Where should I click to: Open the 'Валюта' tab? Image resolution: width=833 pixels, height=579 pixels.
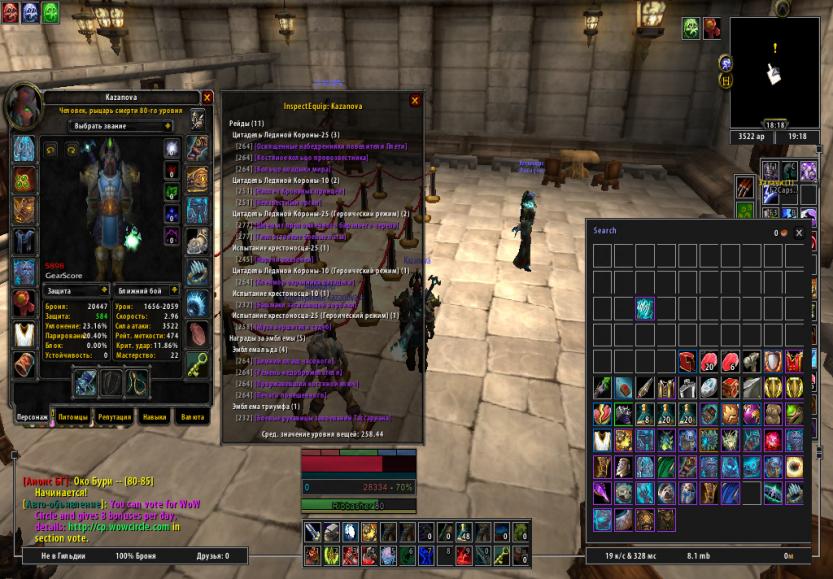coord(192,416)
